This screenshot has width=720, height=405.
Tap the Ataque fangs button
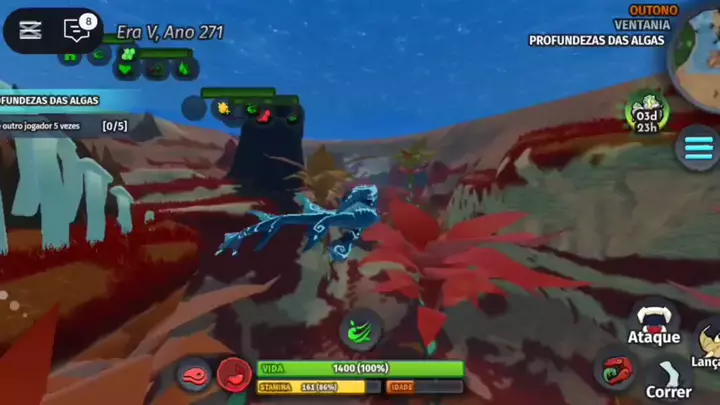(x=654, y=321)
